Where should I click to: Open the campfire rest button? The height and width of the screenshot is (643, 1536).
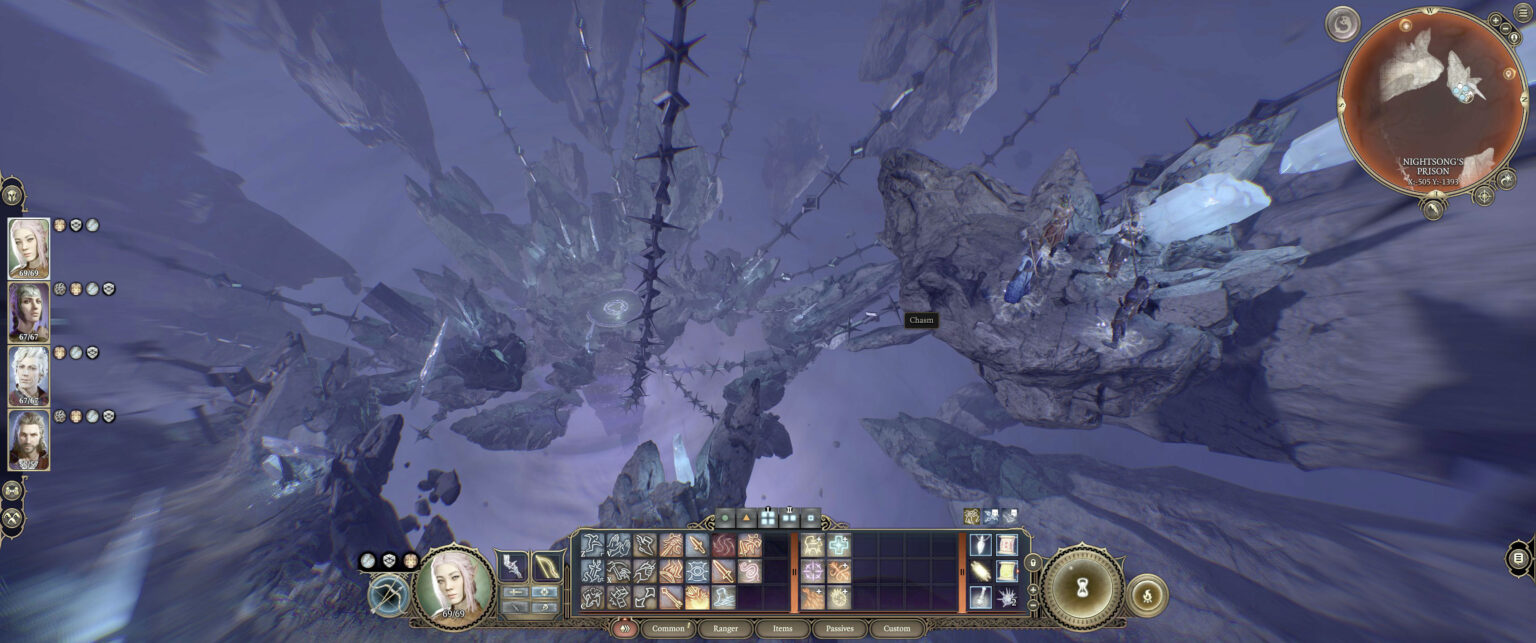click(1147, 595)
